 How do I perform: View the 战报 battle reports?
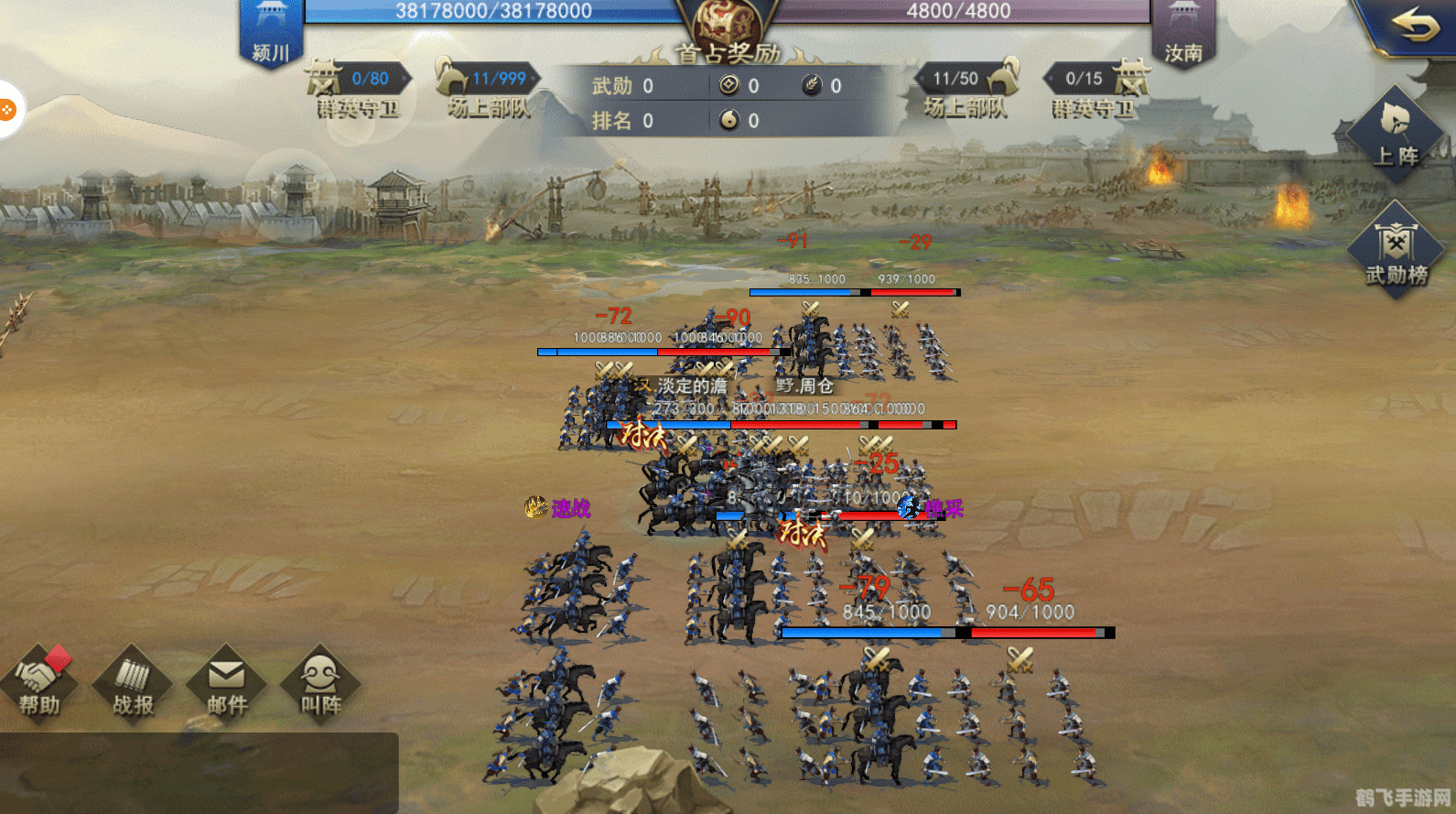pos(133,684)
